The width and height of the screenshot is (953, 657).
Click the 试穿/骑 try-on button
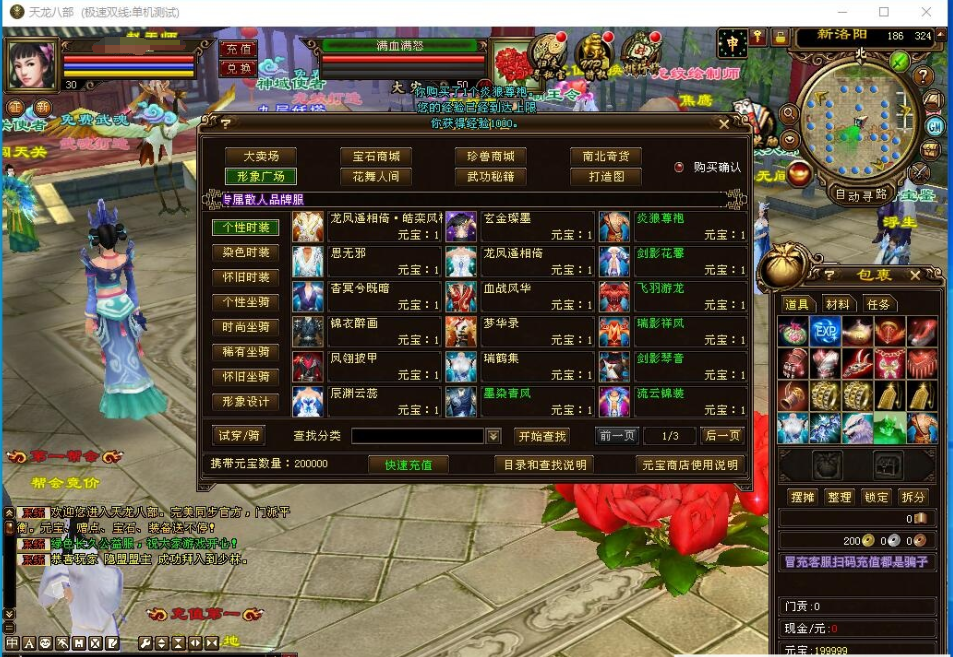240,435
